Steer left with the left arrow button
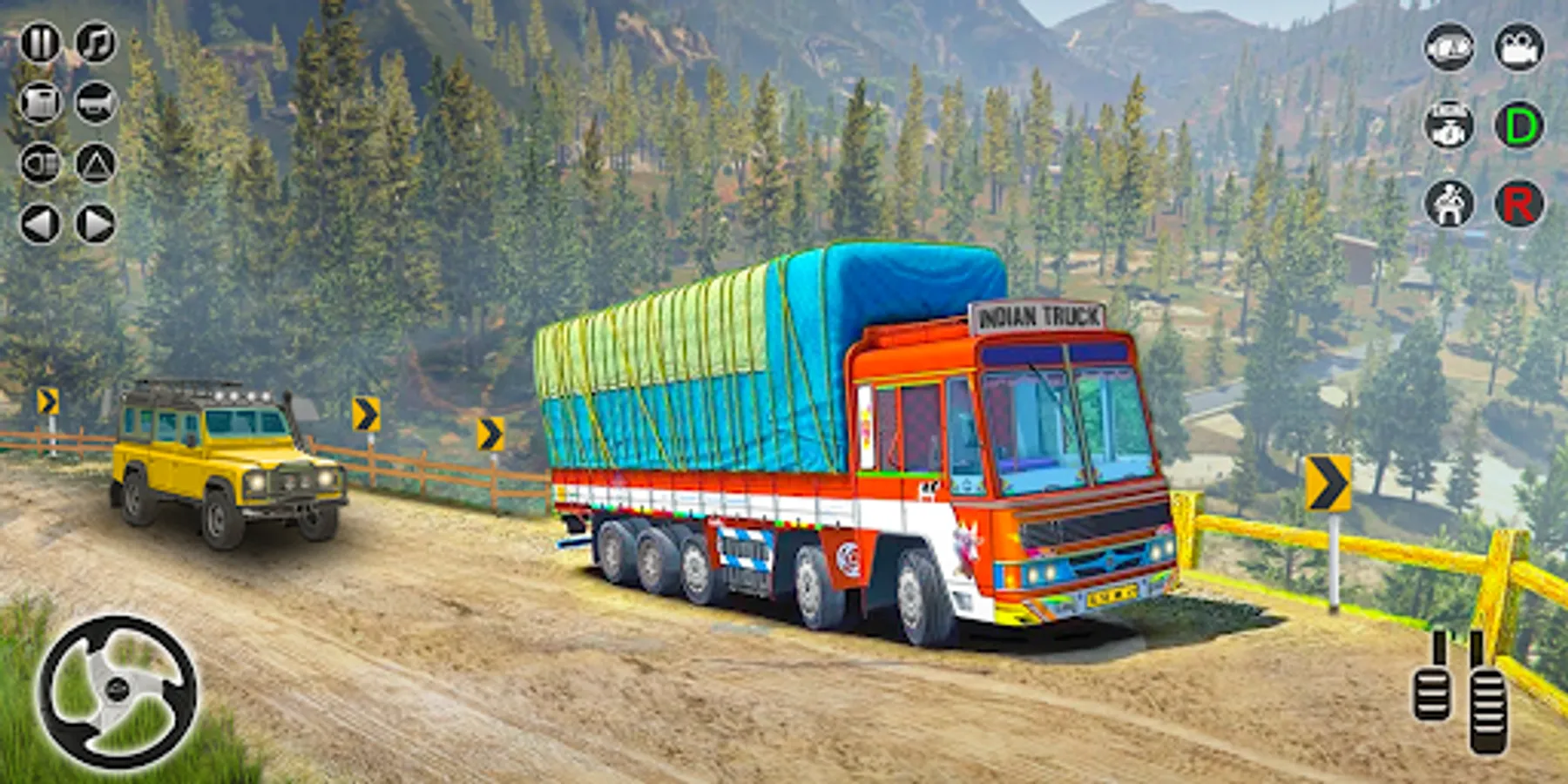This screenshot has height=784, width=1568. click(38, 221)
